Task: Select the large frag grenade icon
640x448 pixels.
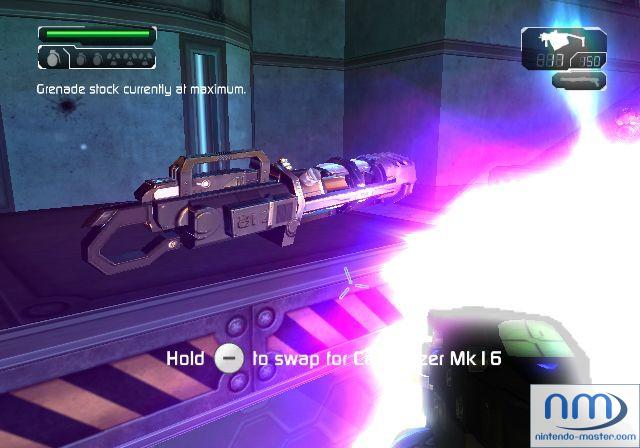Action: tap(54, 60)
